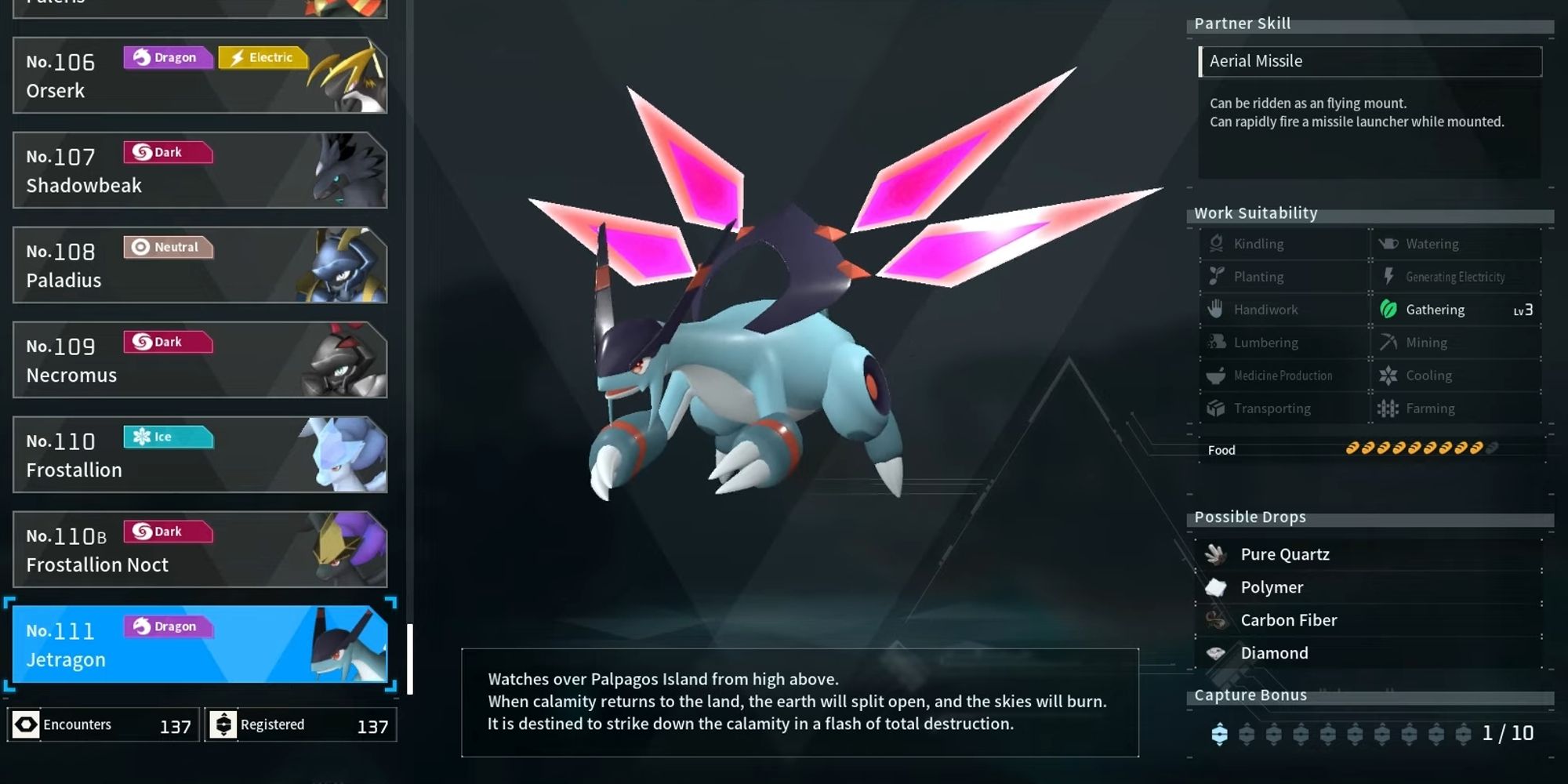This screenshot has height=784, width=1568.
Task: Choose Paladius from the list
Action: [200, 265]
